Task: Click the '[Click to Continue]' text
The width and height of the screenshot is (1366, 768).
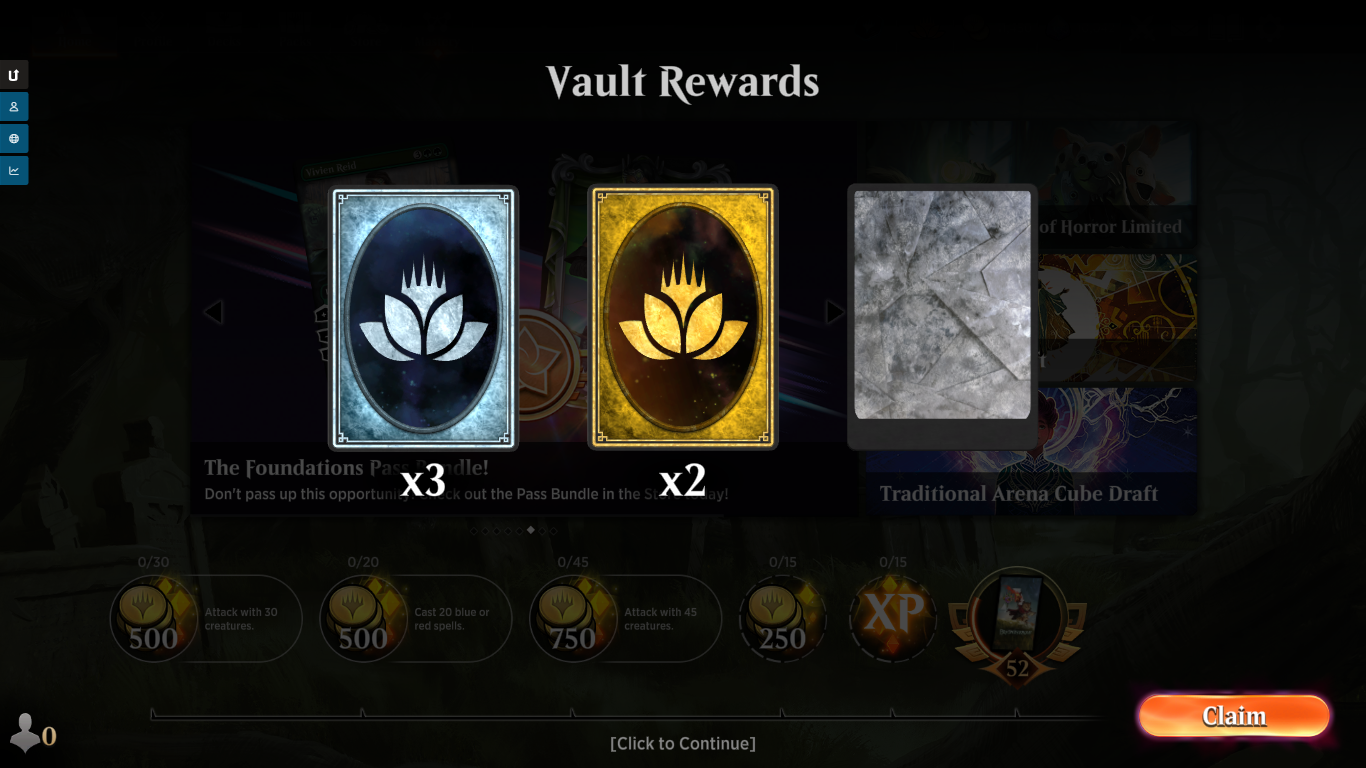Action: tap(683, 743)
